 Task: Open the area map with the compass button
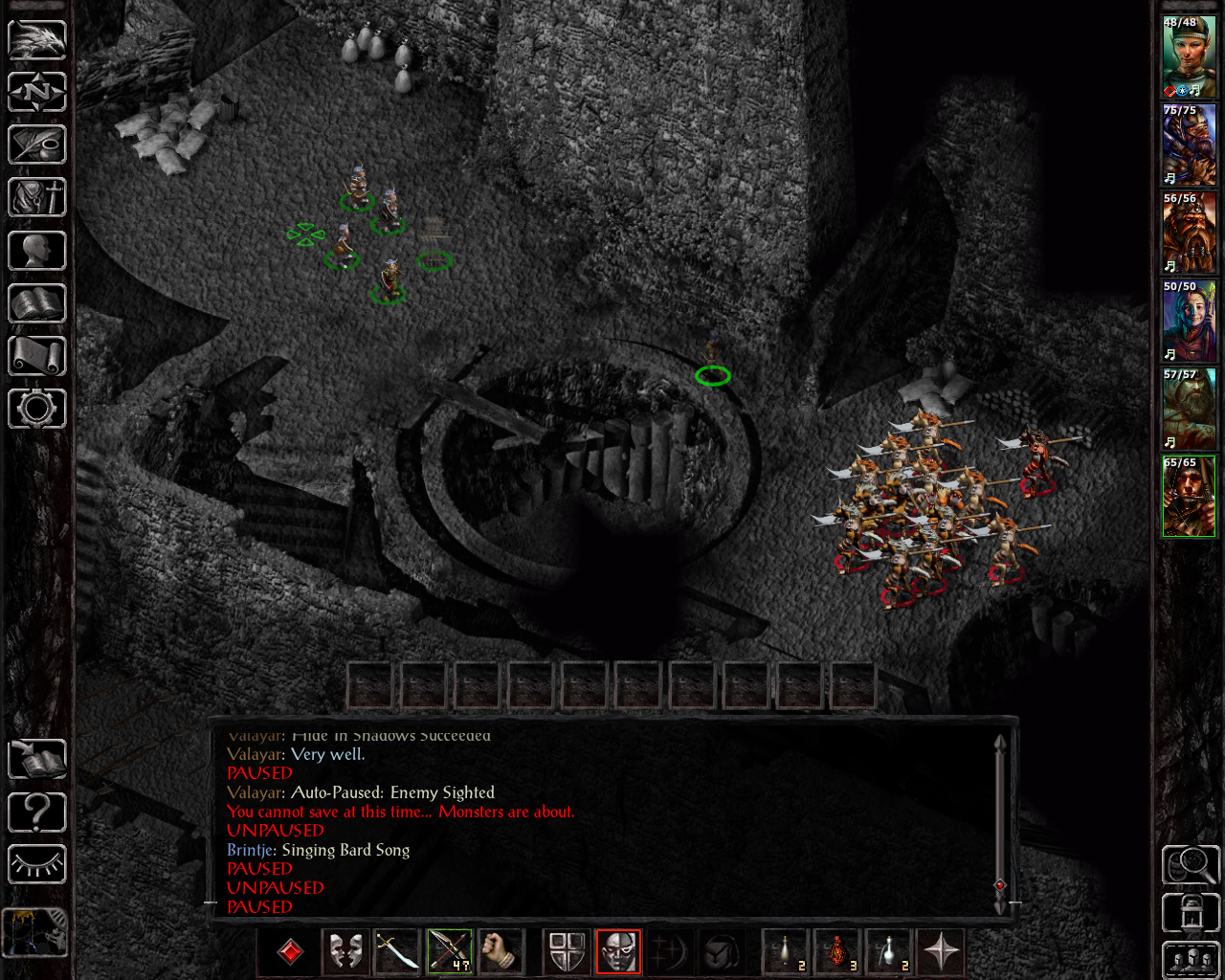[x=36, y=92]
